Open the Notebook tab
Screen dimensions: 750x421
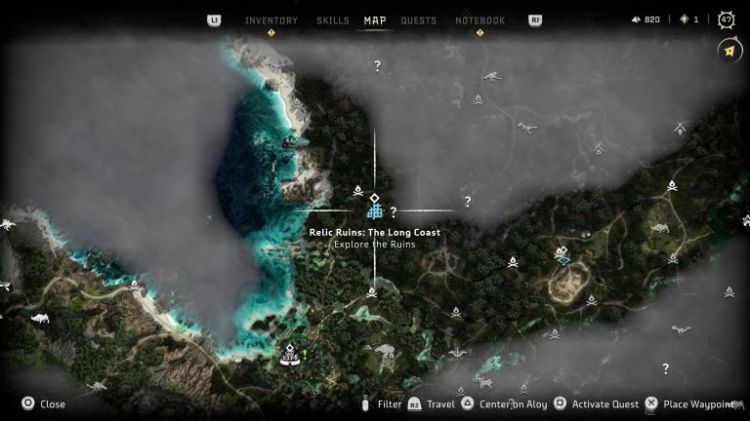pos(480,20)
